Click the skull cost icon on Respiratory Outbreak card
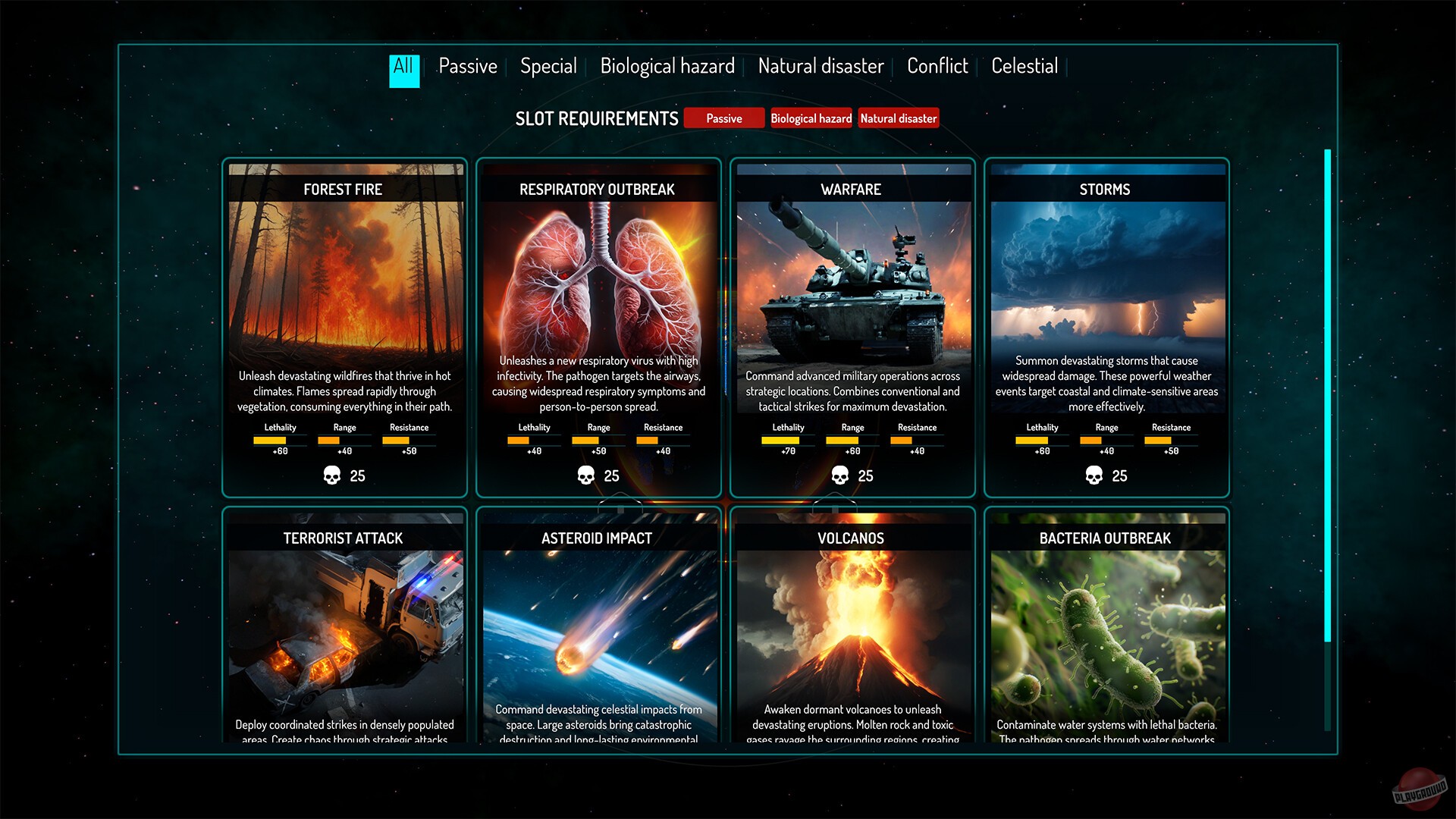Viewport: 1456px width, 819px height. (584, 476)
